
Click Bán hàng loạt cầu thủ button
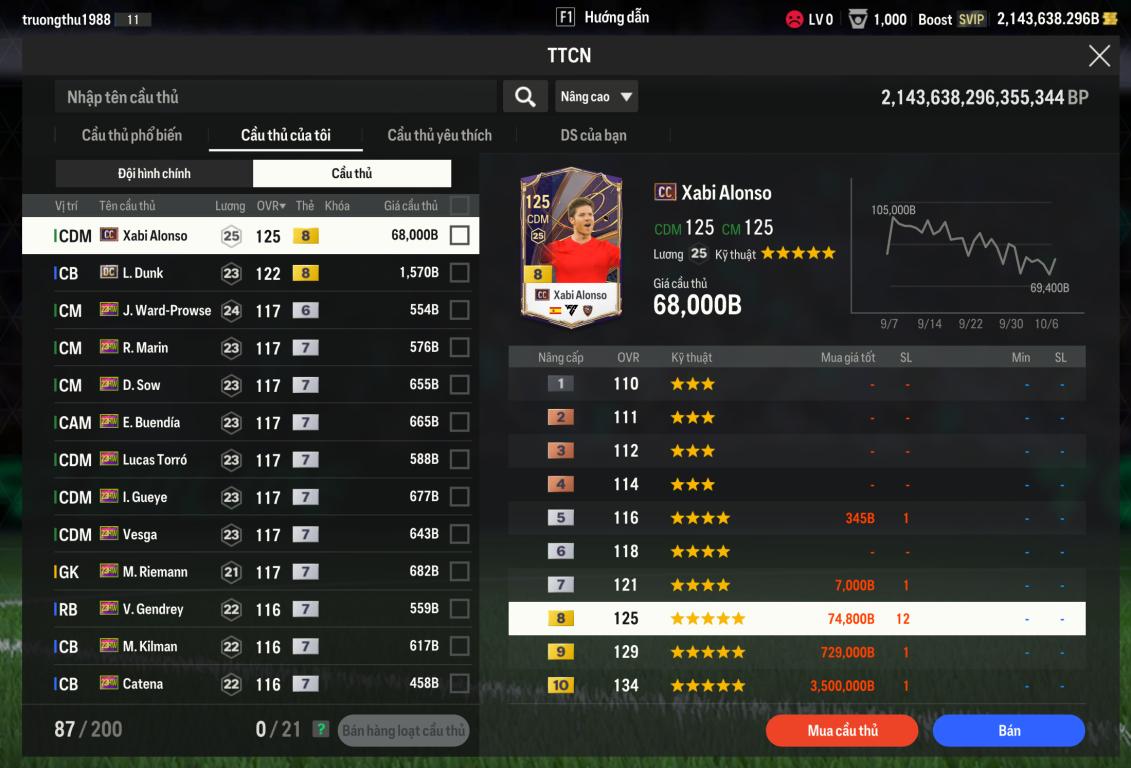coord(403,731)
